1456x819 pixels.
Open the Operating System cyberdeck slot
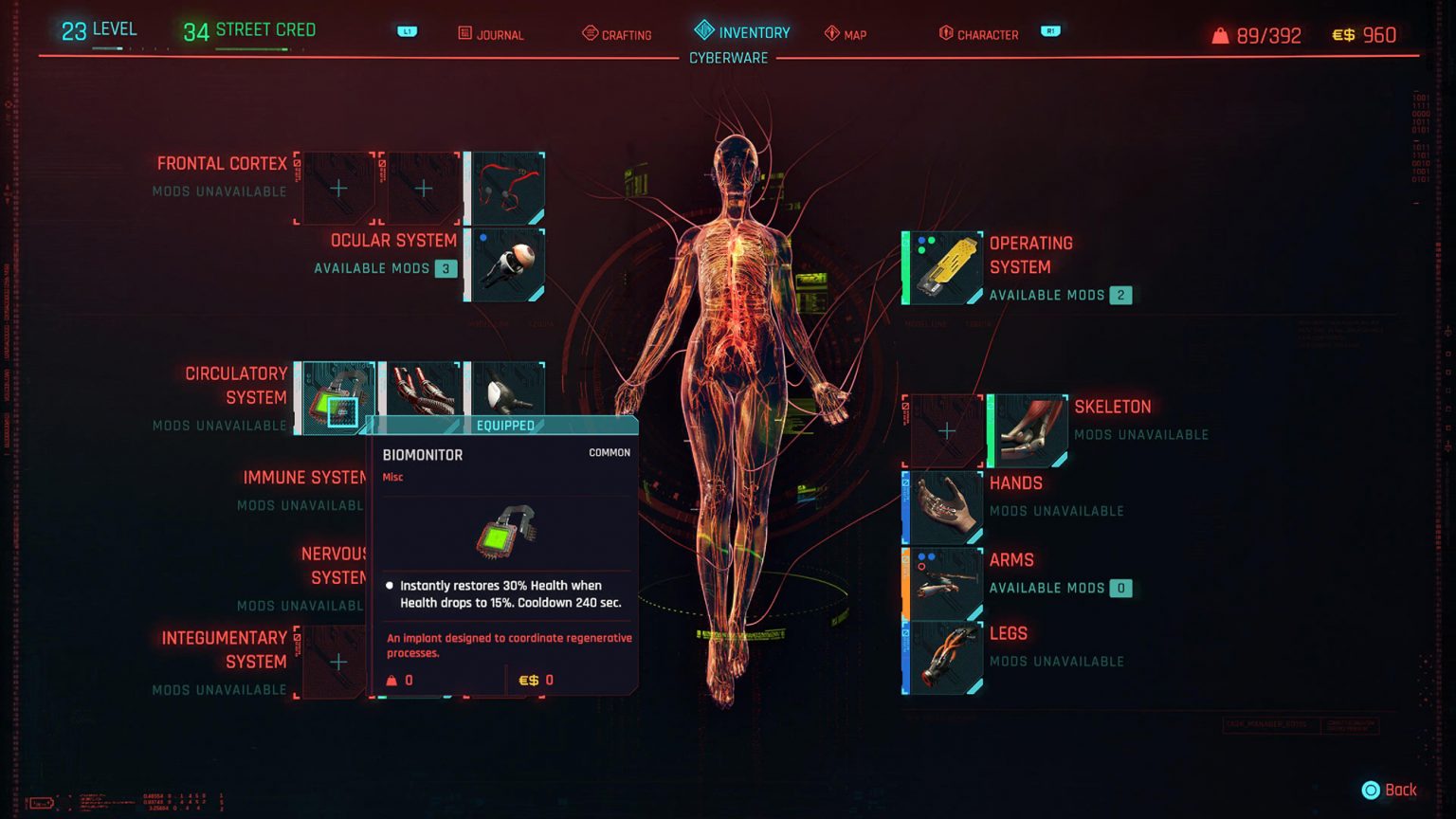click(941, 266)
